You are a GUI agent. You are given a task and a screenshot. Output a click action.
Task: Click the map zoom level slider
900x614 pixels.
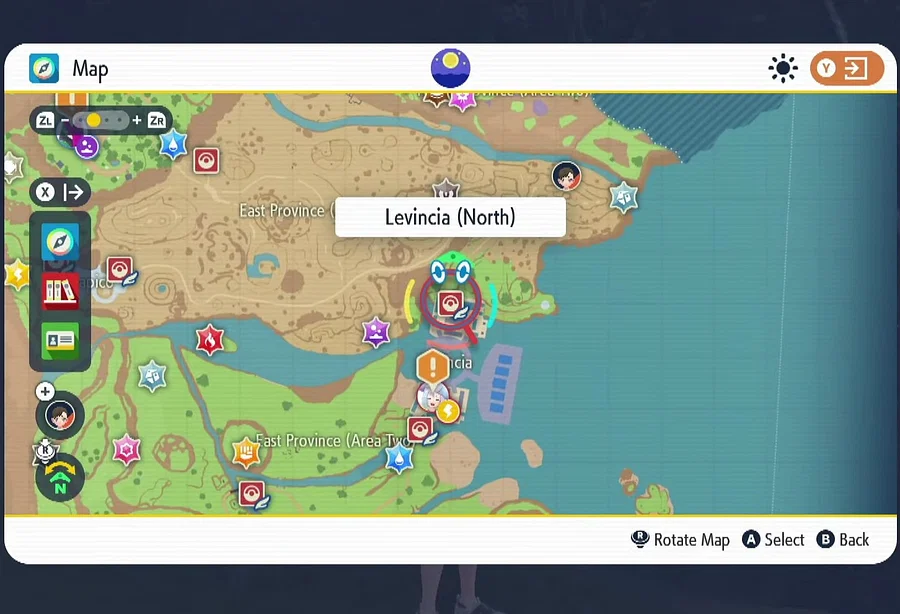100,120
